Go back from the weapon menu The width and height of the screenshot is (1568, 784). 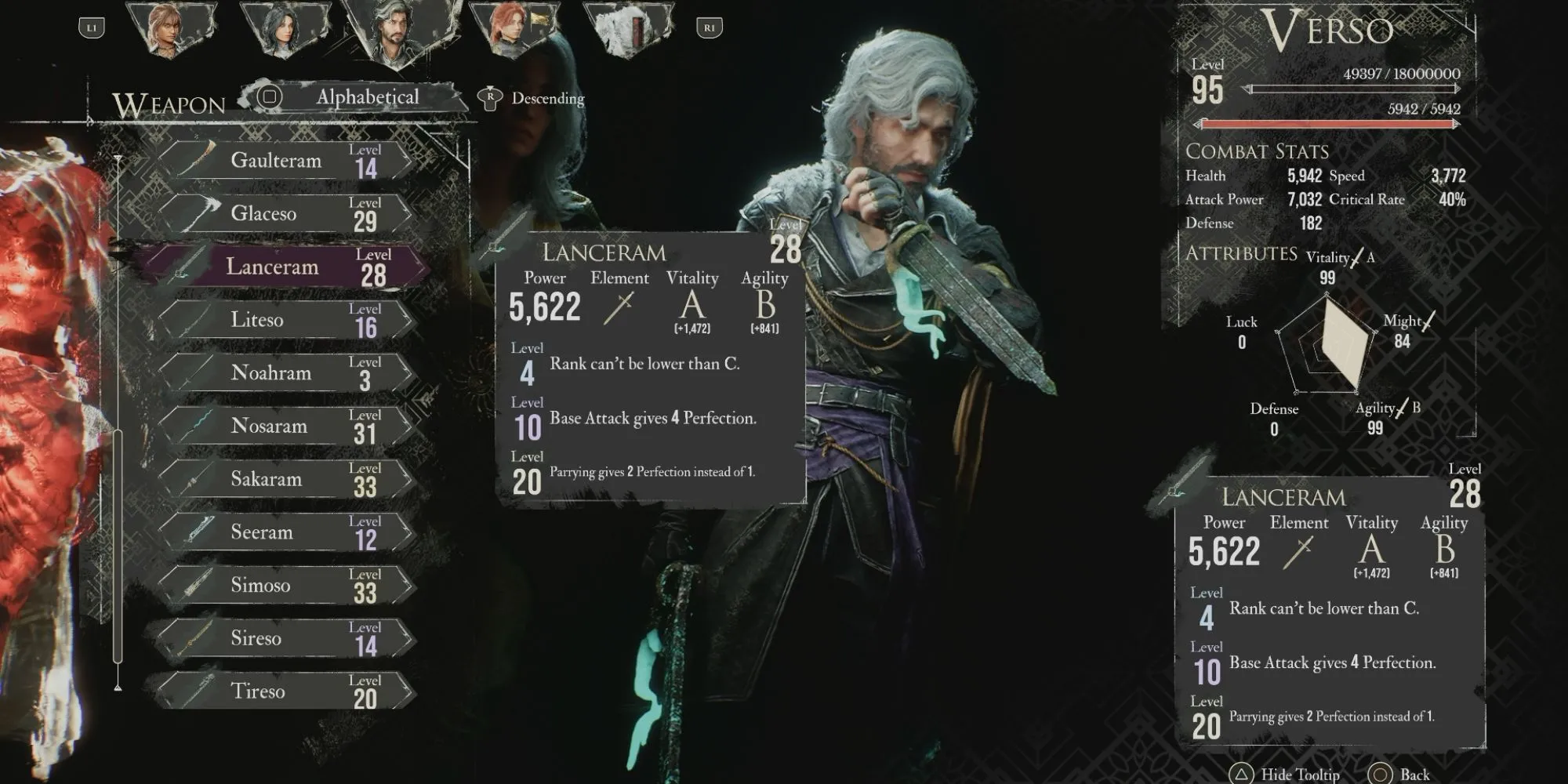tap(1400, 774)
